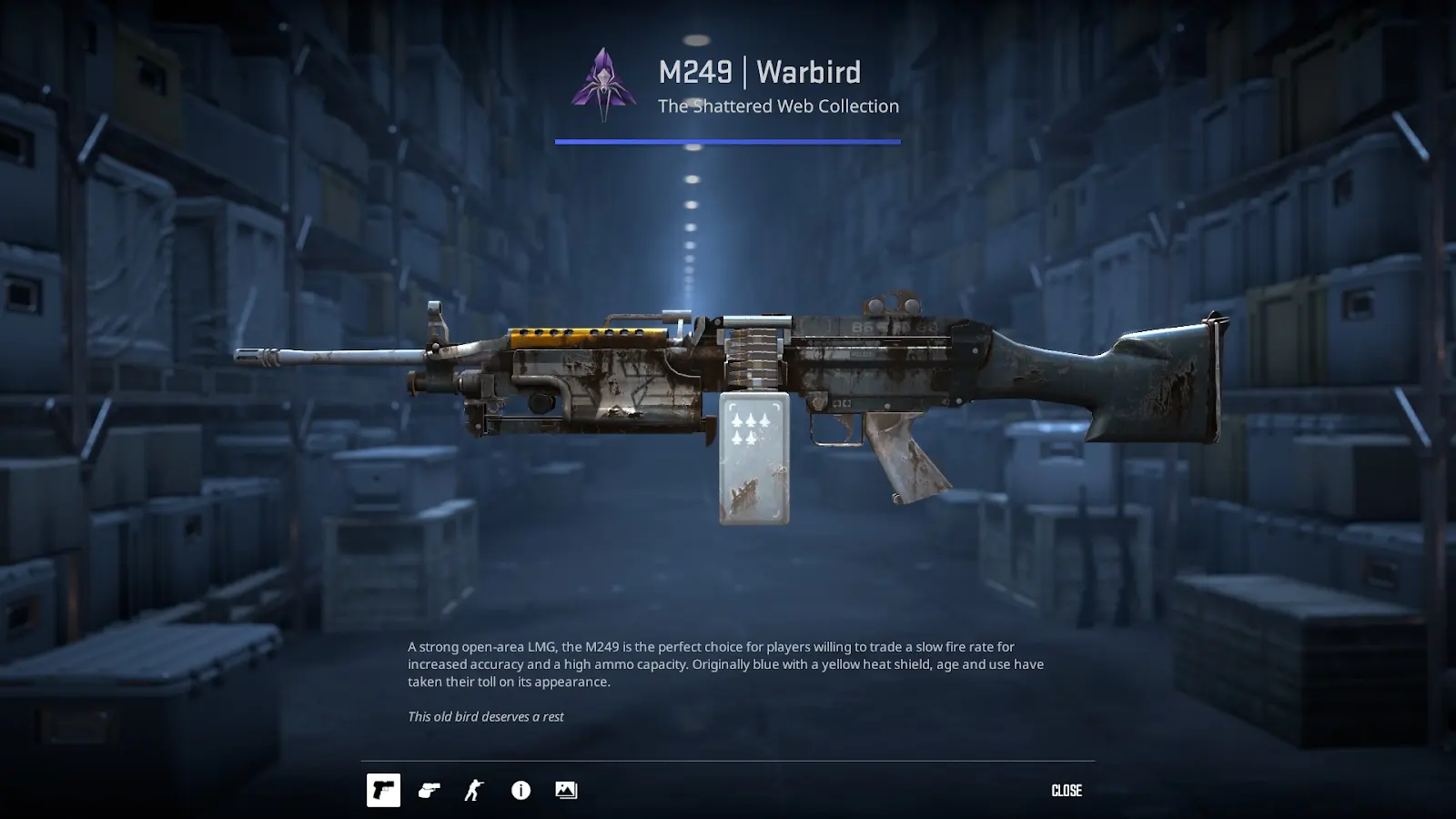Change the background scene with picture icon
Screen dimensions: 1456x819
click(x=566, y=790)
